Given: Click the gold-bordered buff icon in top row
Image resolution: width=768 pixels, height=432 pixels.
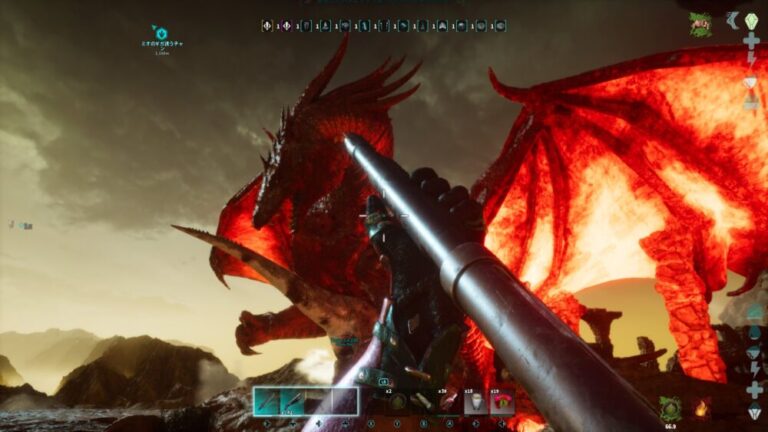Looking at the screenshot, I should pyautogui.click(x=267, y=26).
